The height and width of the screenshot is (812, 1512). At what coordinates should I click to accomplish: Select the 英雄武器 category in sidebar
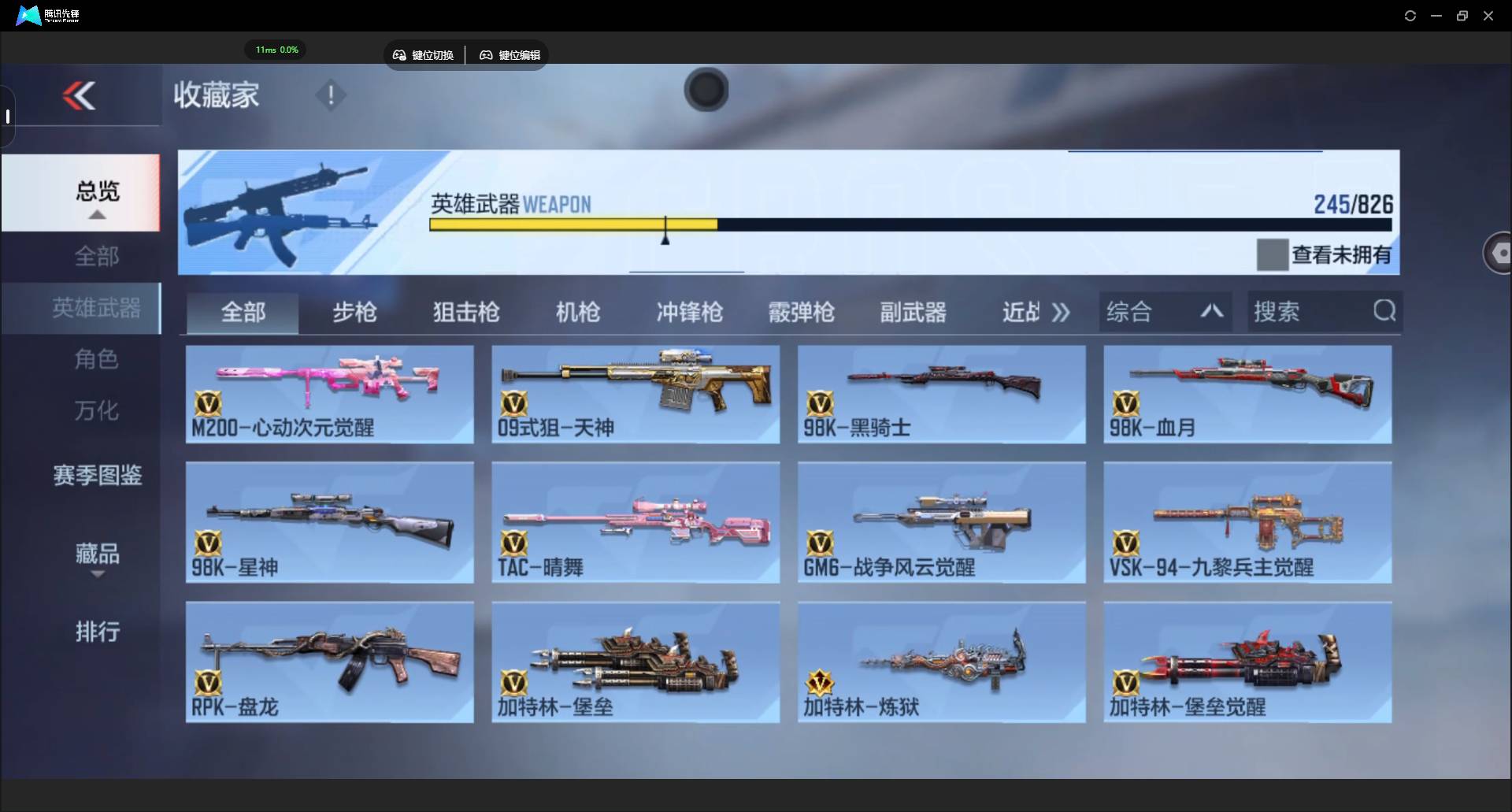[x=96, y=308]
